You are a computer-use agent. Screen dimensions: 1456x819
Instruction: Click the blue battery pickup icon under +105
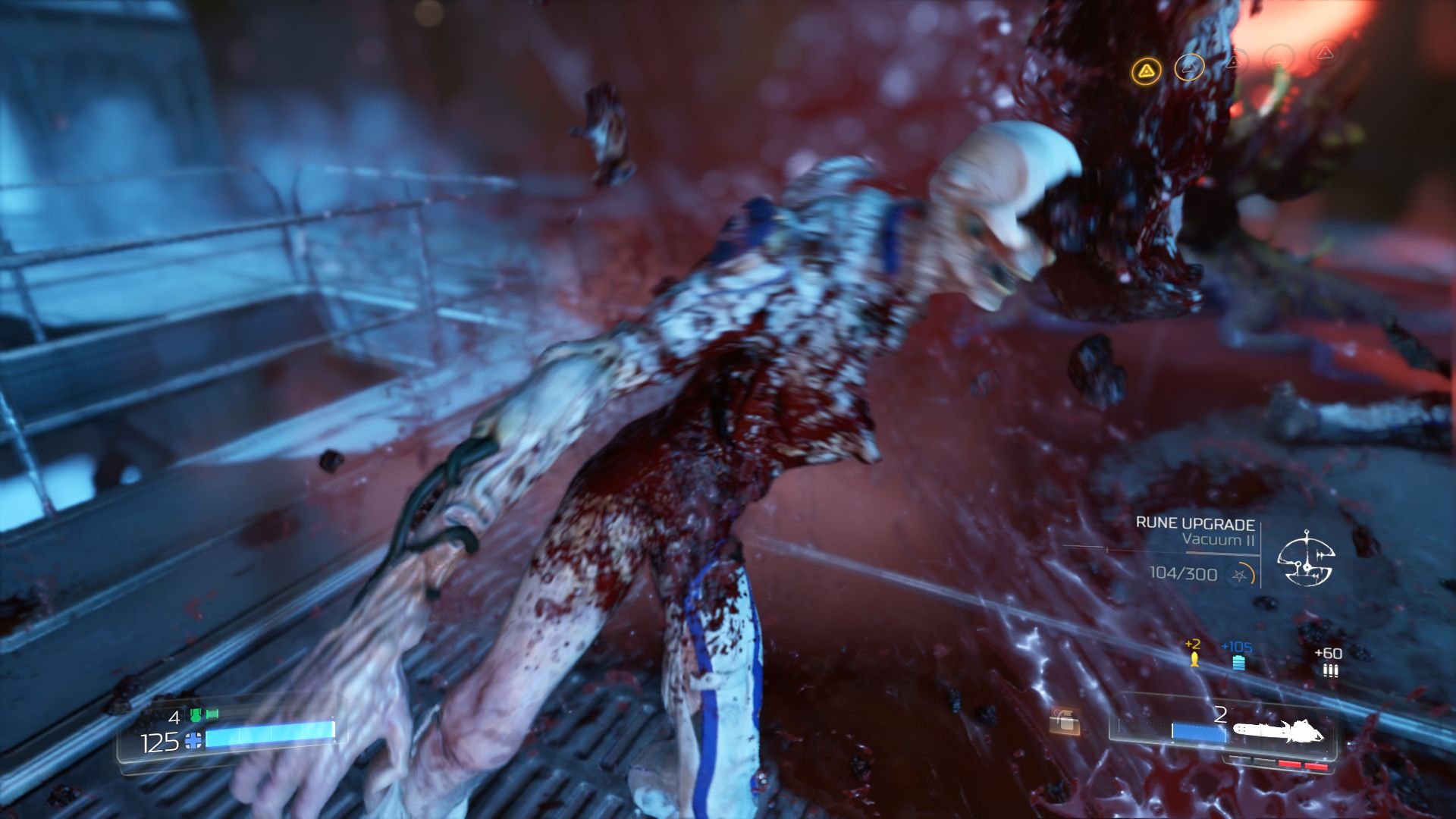[1239, 662]
